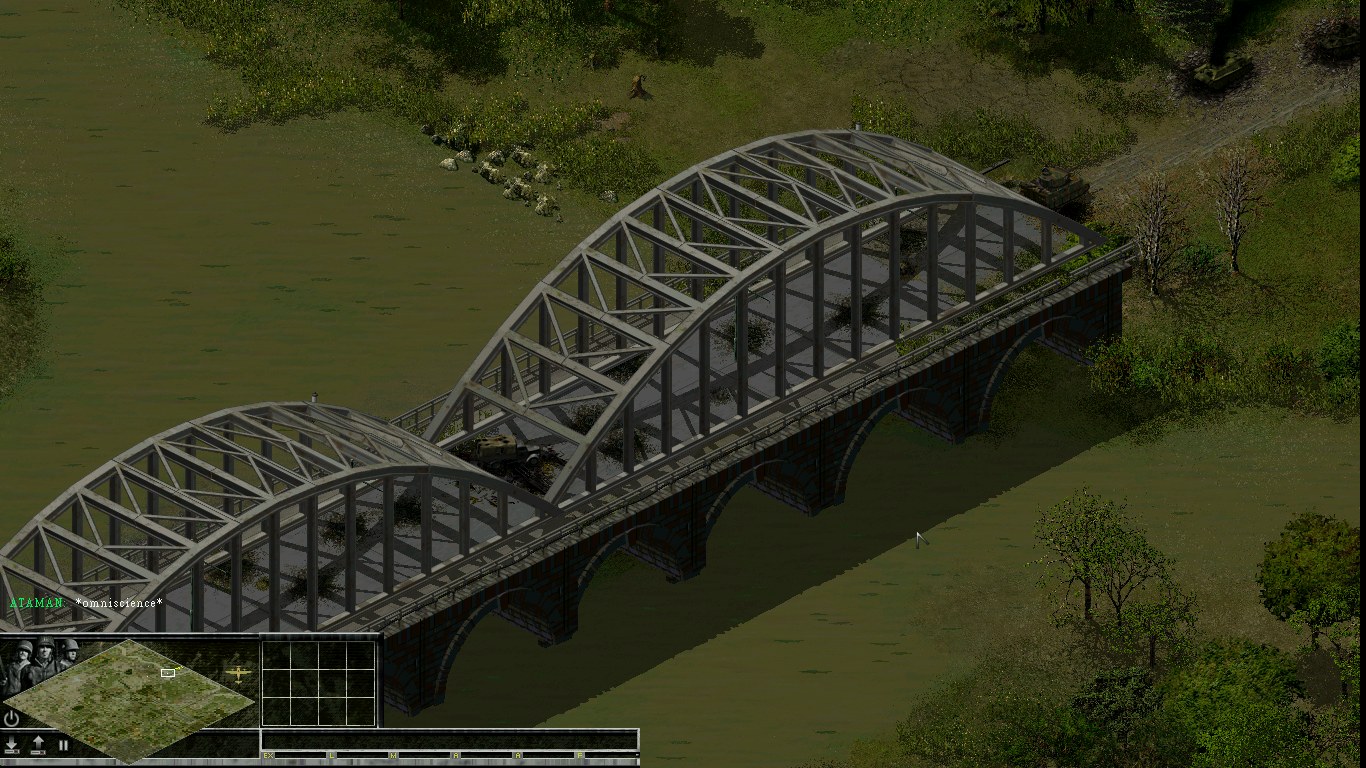Click the ATAMAN *omniscience* chat message
This screenshot has height=768, width=1366.
coord(85,603)
